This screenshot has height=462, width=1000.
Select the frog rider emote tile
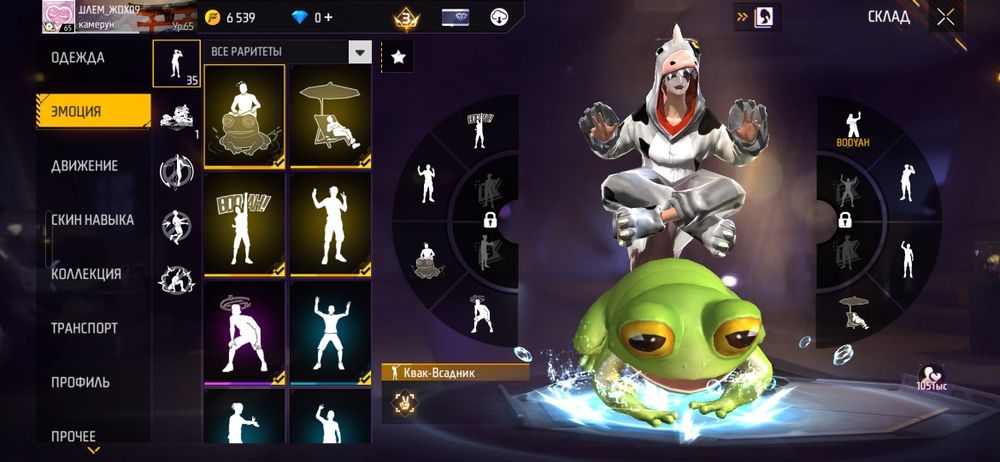tap(245, 116)
